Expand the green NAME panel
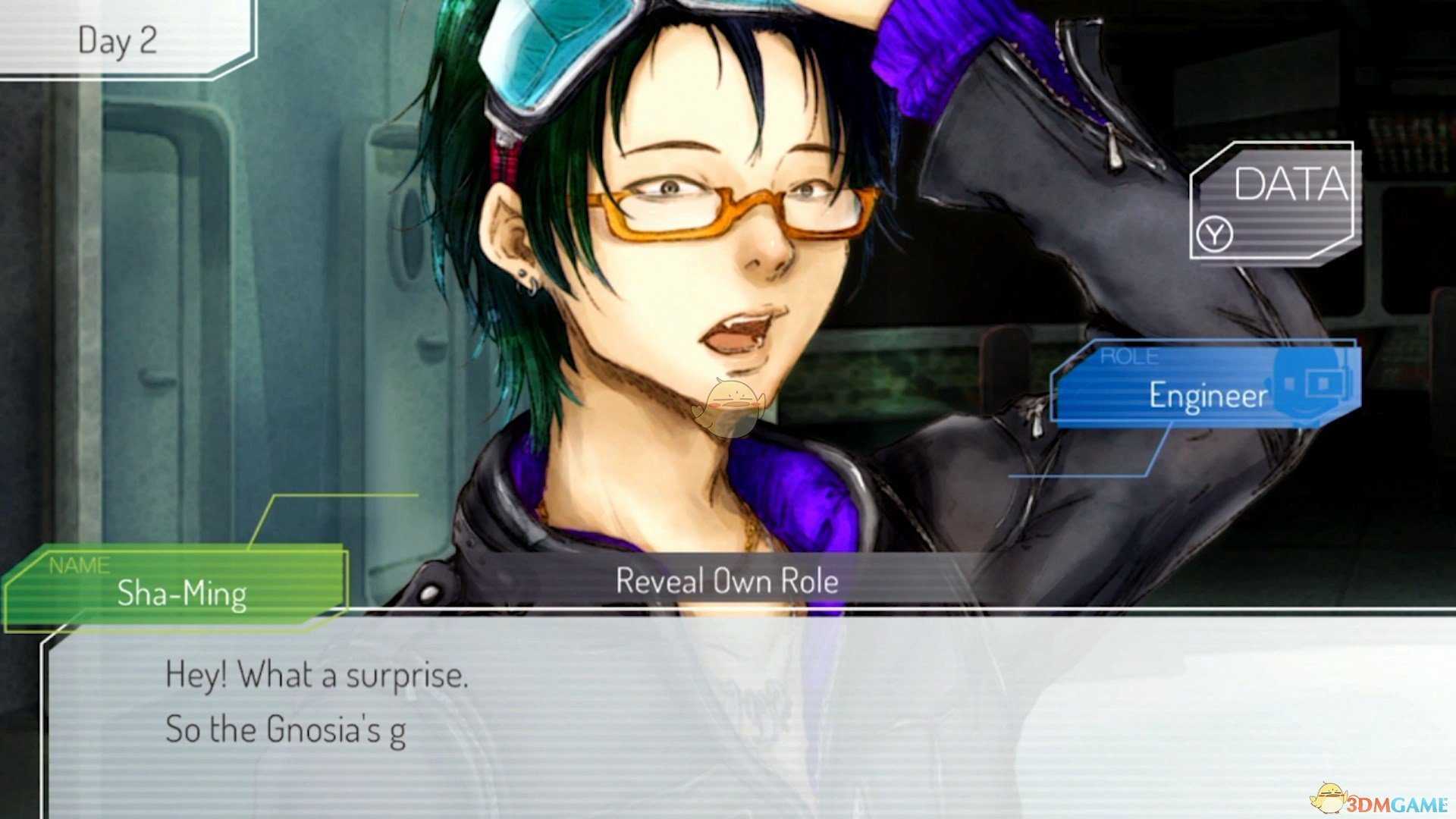Viewport: 1456px width, 819px height. click(x=182, y=594)
